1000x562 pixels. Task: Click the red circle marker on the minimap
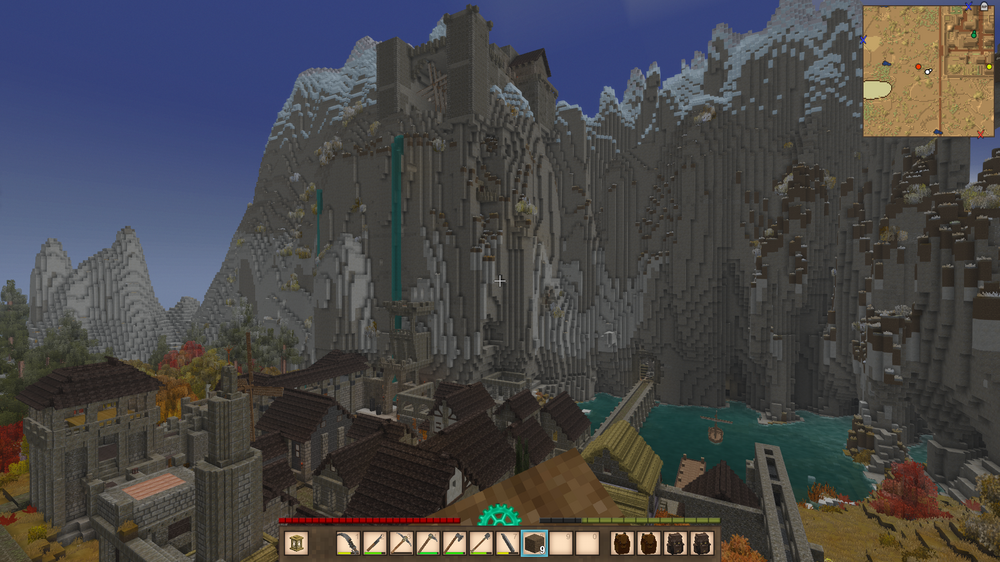pos(918,67)
